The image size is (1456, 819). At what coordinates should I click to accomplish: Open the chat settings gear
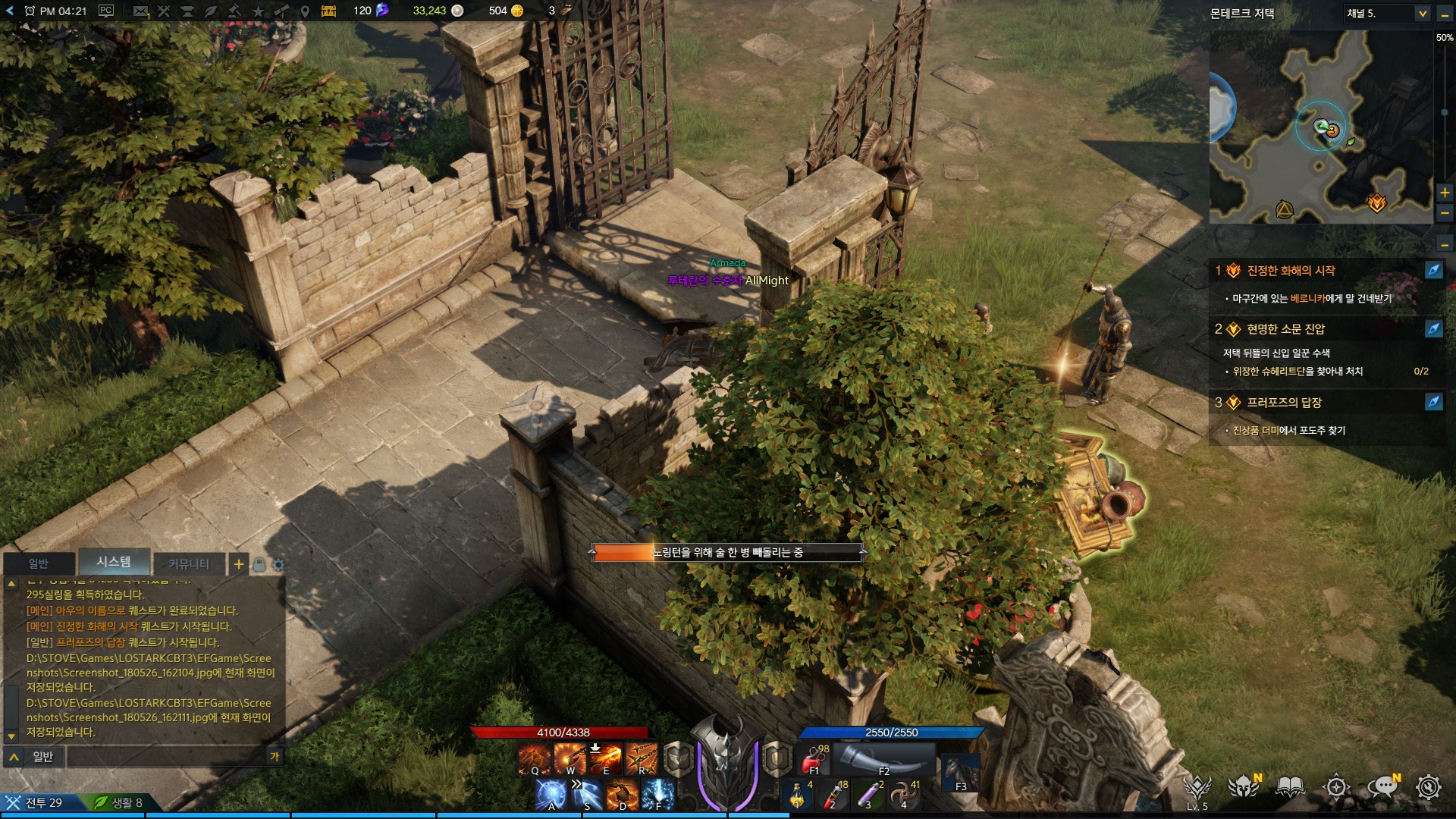pyautogui.click(x=278, y=565)
